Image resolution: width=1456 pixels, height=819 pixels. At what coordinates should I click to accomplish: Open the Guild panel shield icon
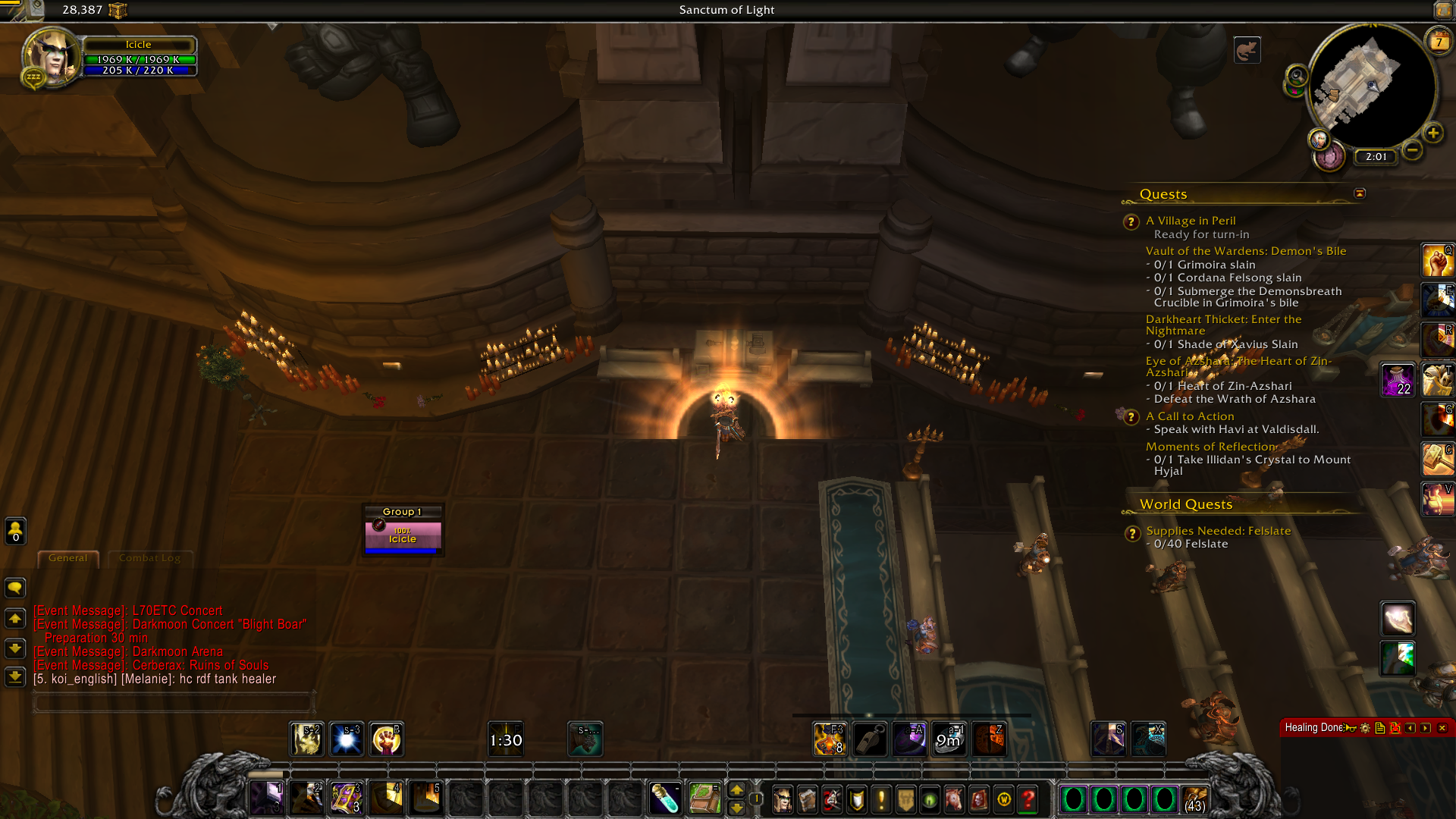point(856,799)
